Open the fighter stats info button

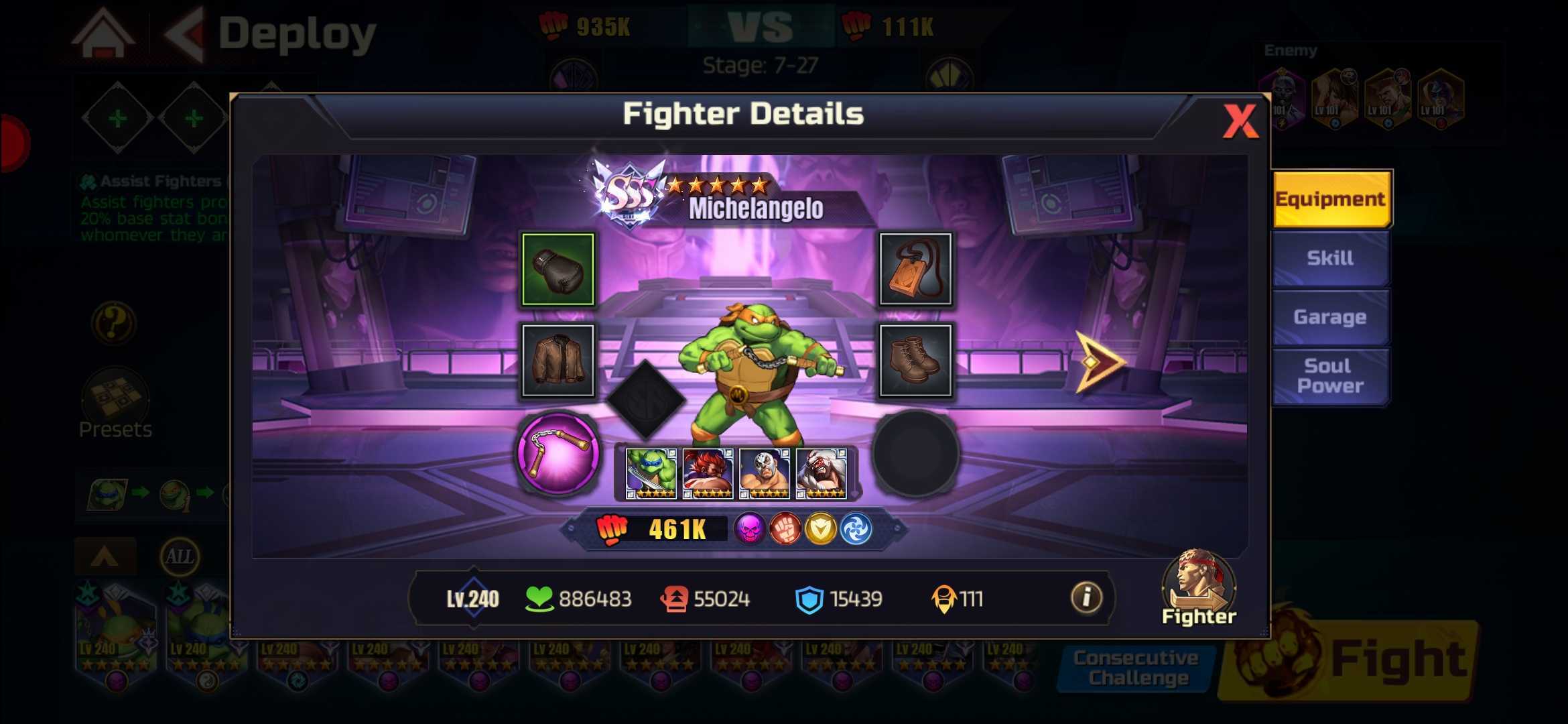[x=1086, y=597]
